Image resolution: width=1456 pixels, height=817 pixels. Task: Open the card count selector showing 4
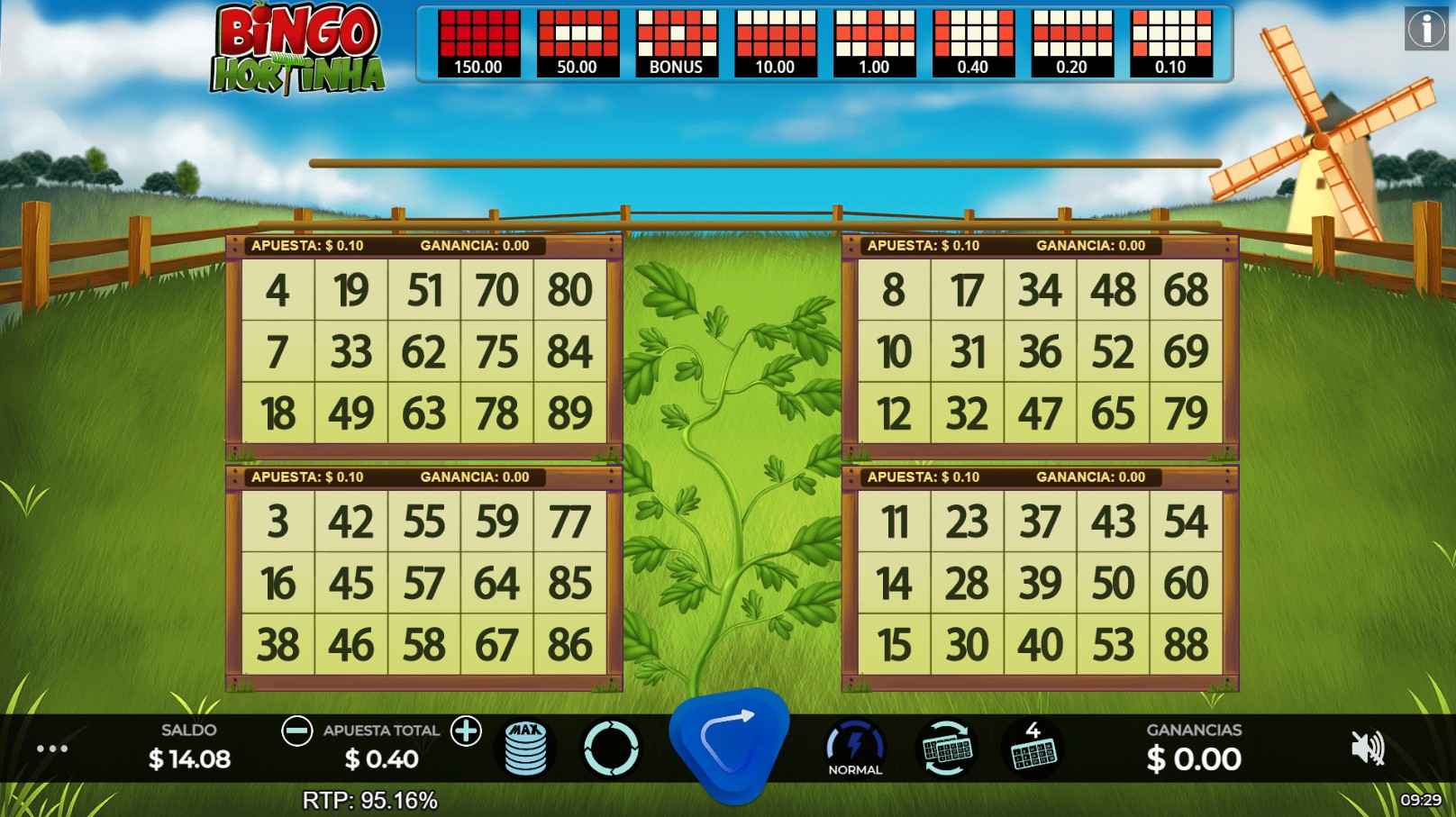1033,749
